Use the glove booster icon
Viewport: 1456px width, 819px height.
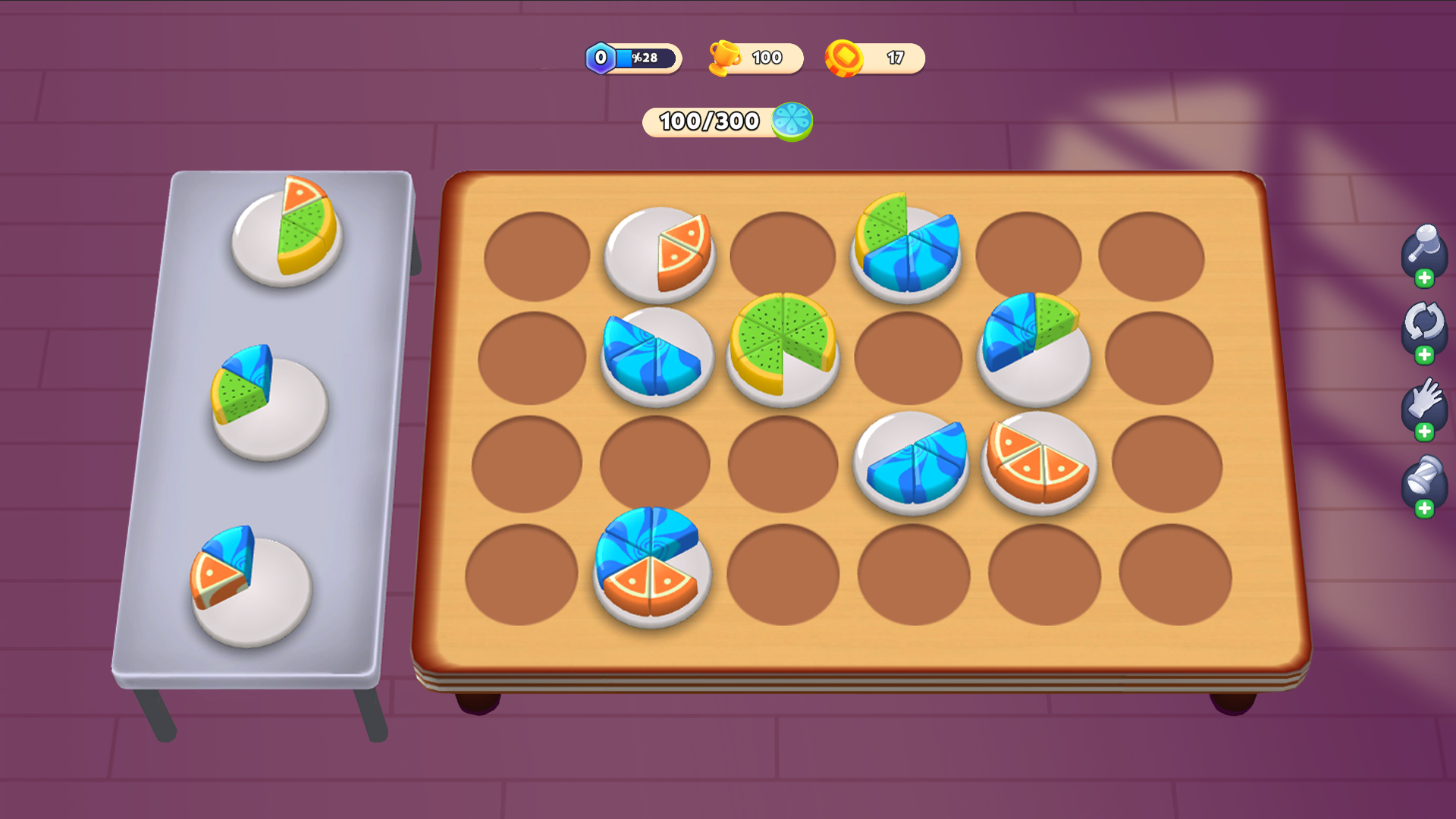[1424, 400]
